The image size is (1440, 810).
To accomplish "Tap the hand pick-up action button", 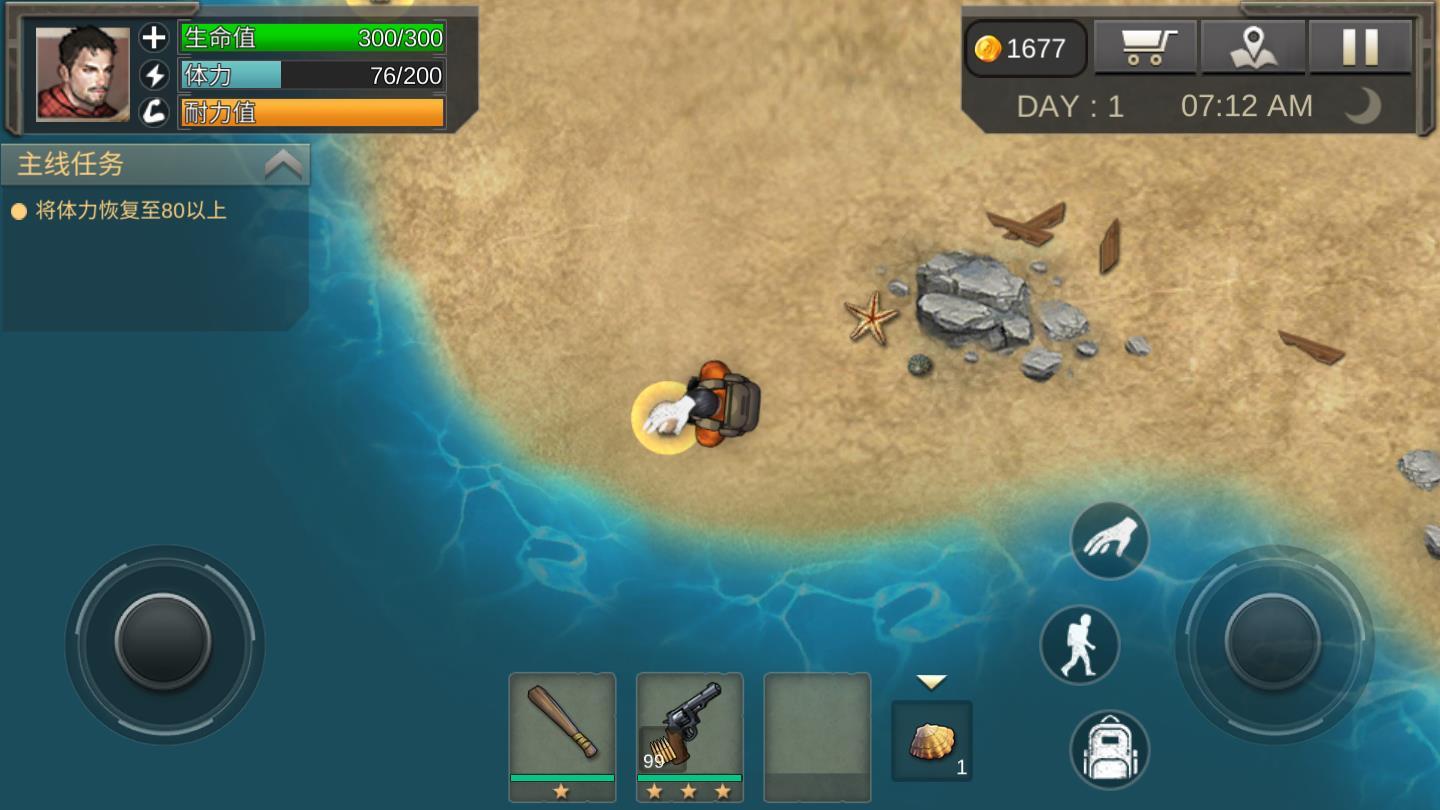I will 1109,540.
